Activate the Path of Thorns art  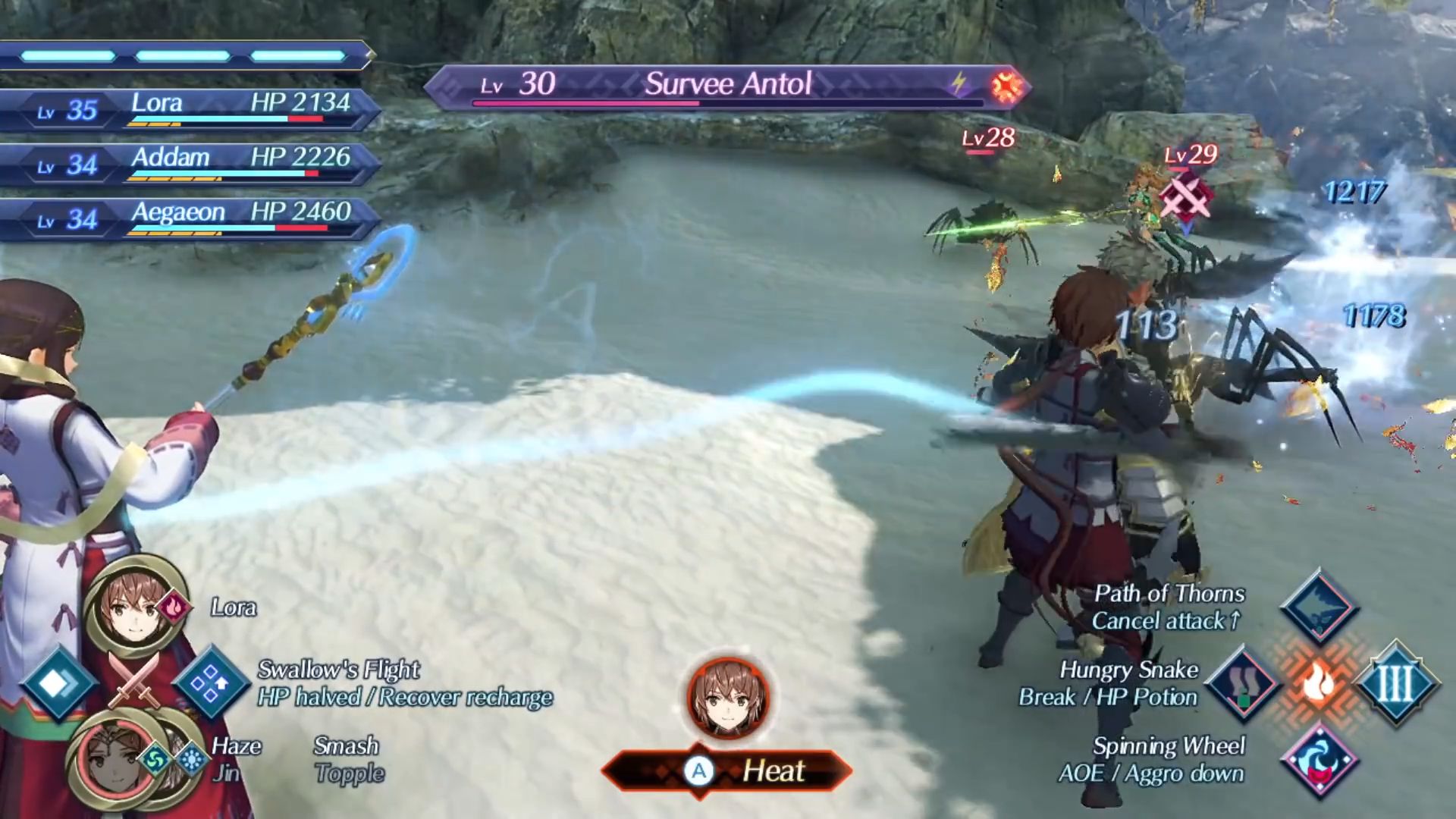(x=1319, y=607)
